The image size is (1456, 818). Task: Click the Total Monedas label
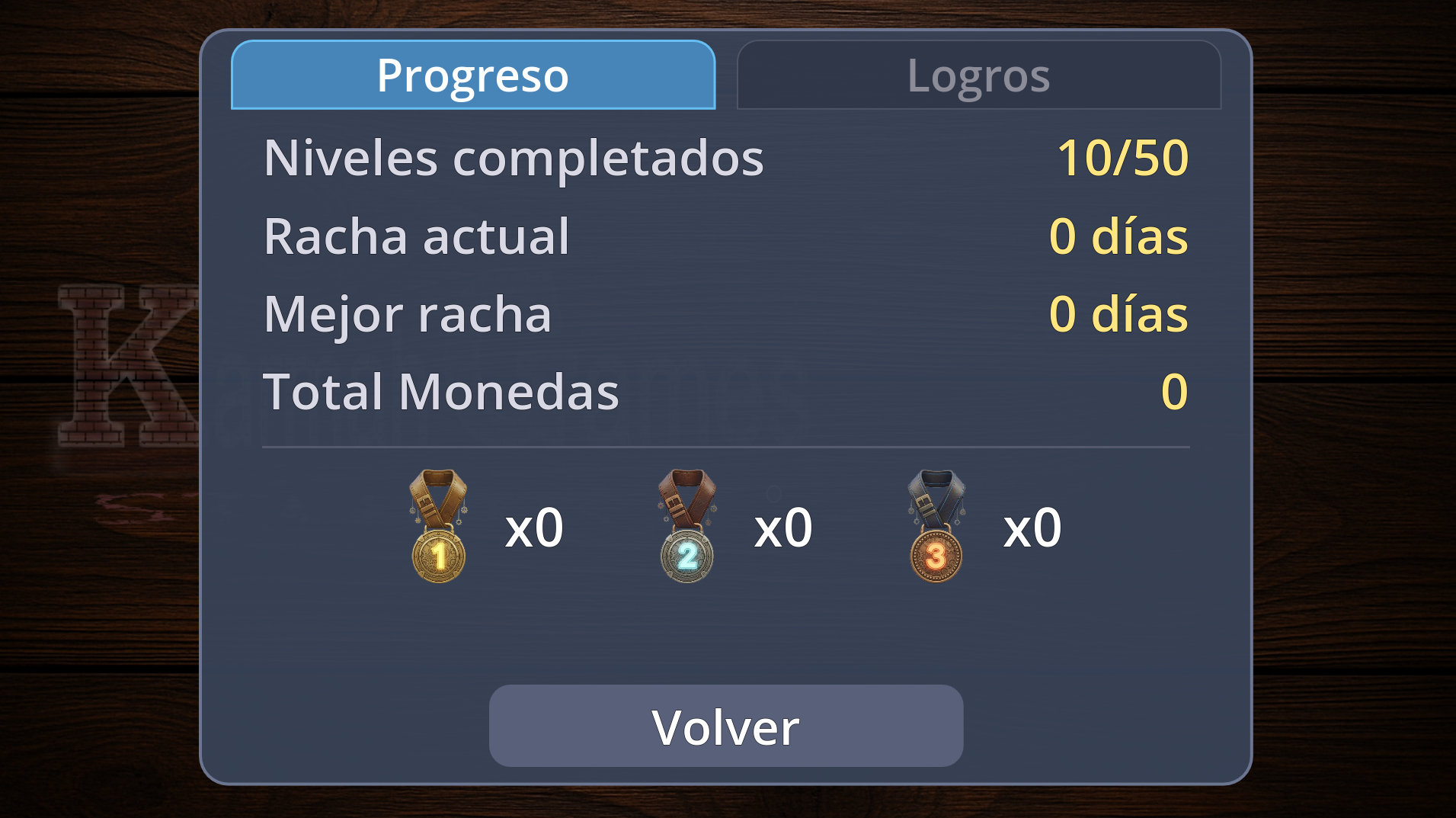(440, 391)
